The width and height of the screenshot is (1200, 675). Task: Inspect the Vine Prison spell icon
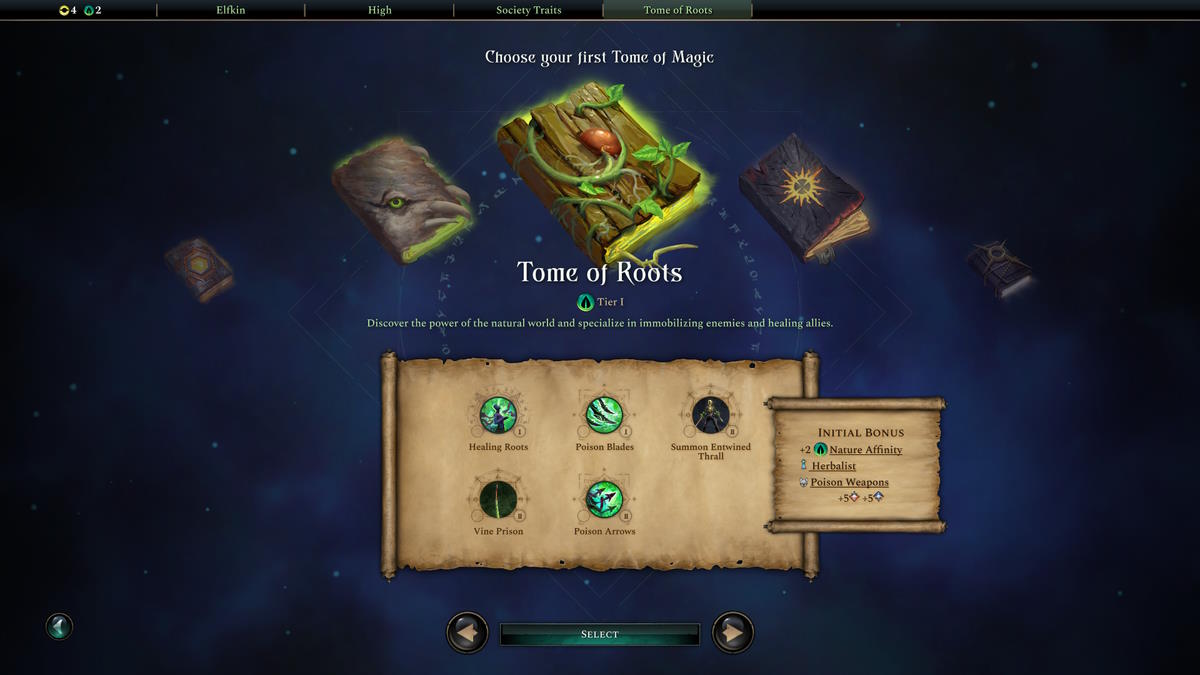497,498
